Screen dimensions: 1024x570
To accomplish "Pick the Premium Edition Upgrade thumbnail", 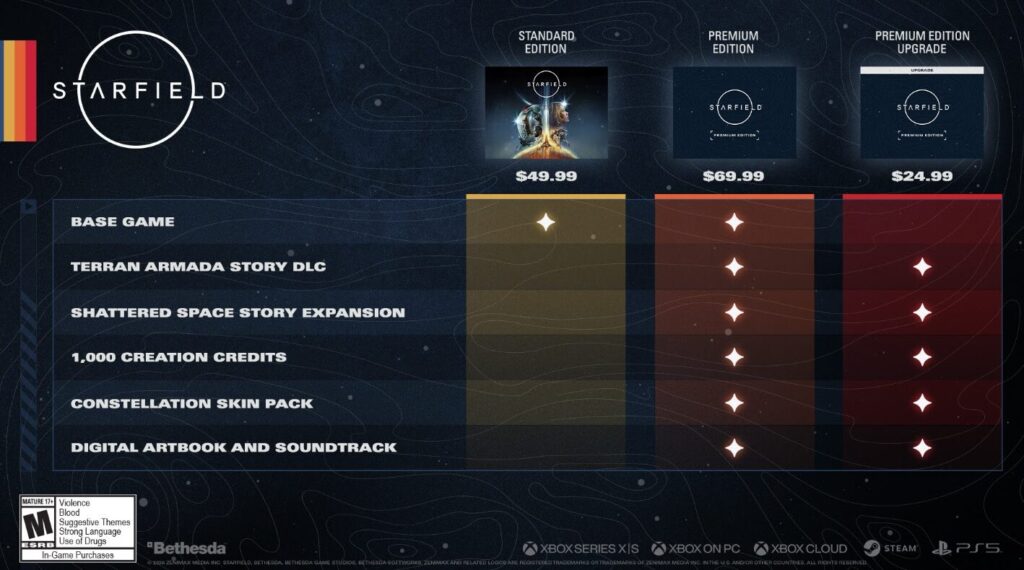I will 922,112.
